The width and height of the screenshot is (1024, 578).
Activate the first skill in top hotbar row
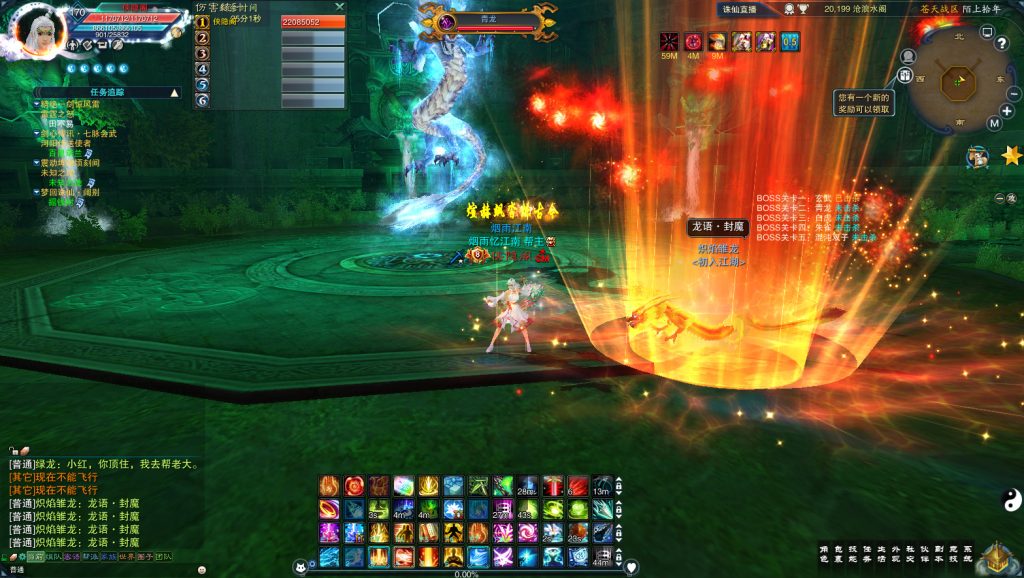(x=329, y=485)
